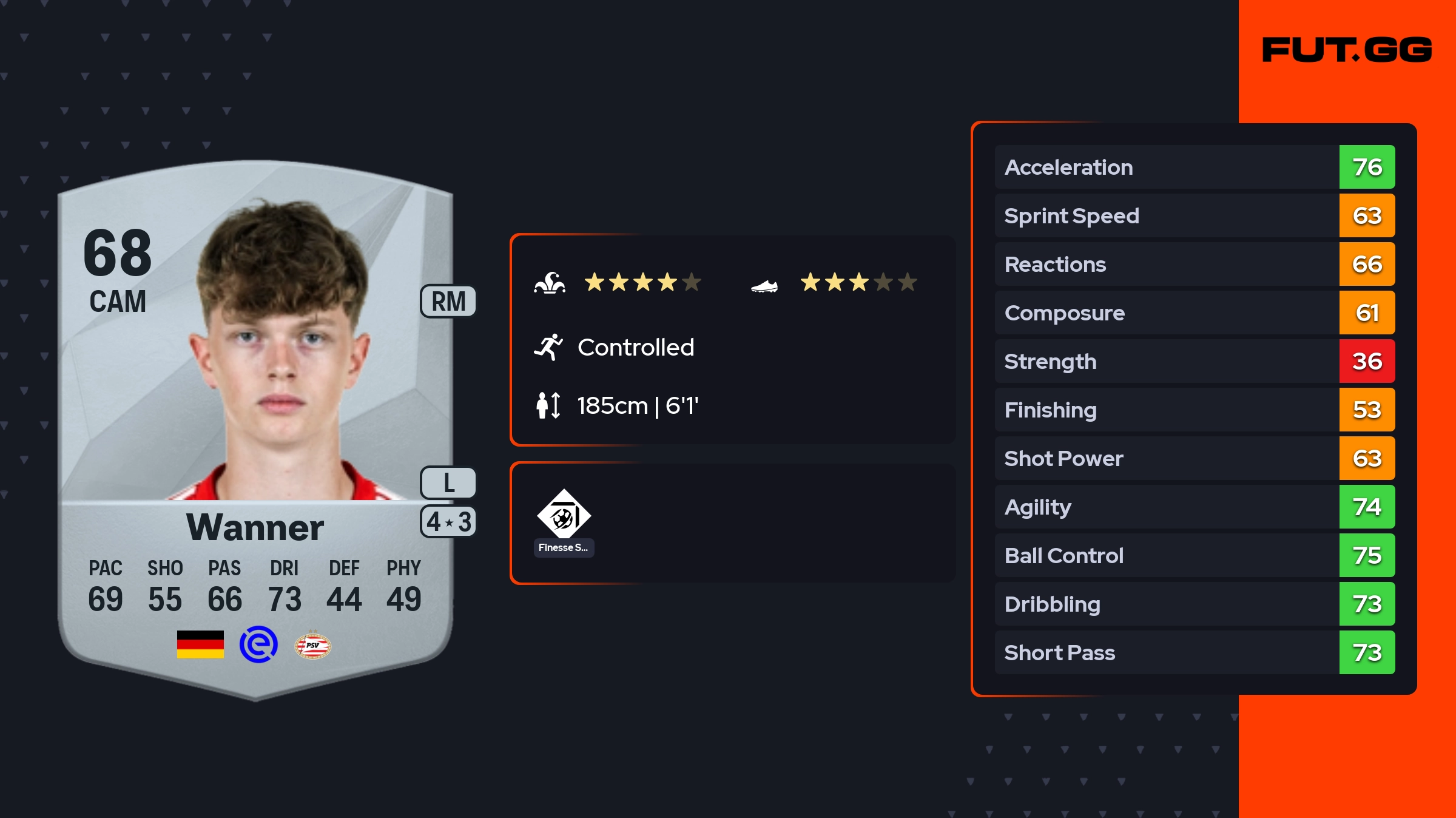Screen dimensions: 1456x818
Task: Select the Composure stat row
Action: tap(1194, 313)
